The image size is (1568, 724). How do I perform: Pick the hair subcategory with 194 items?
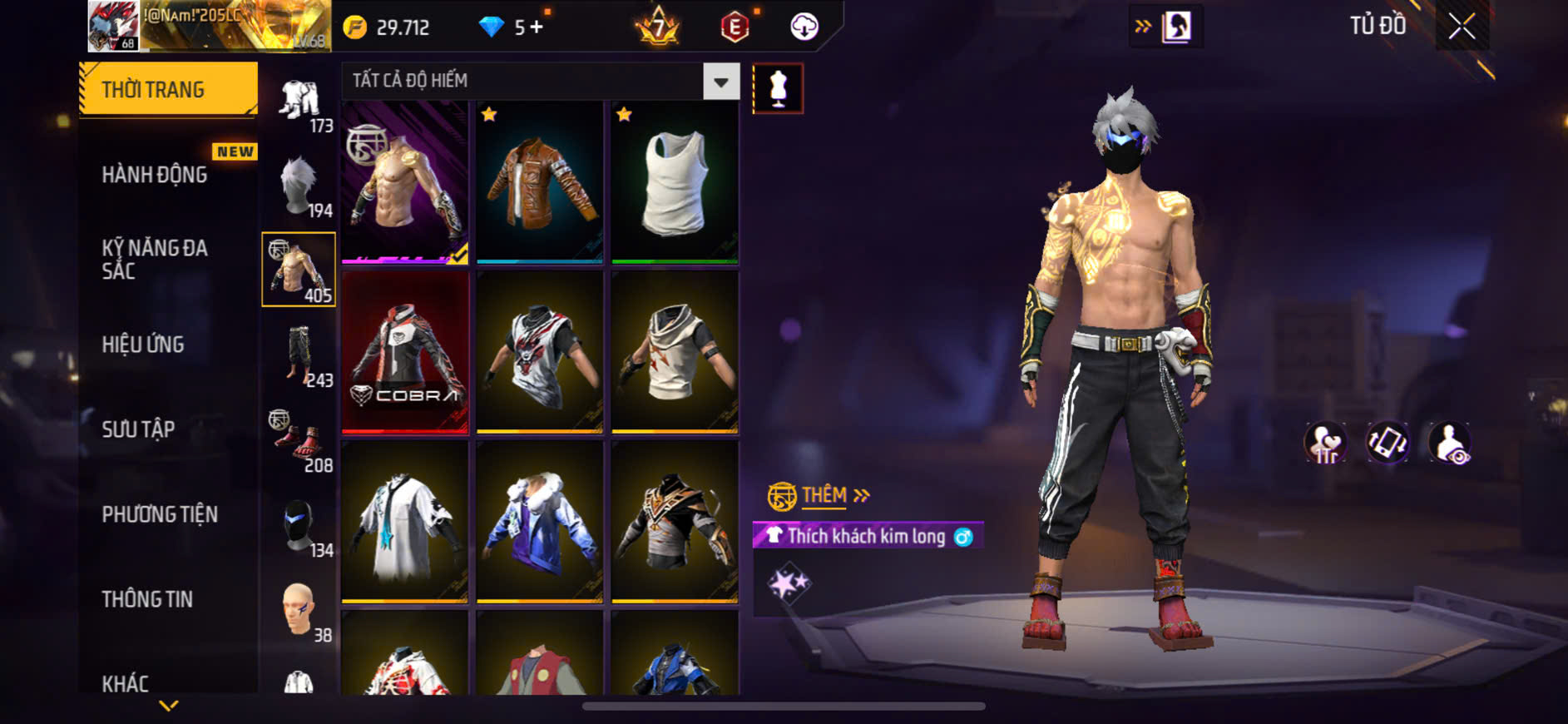[x=299, y=186]
